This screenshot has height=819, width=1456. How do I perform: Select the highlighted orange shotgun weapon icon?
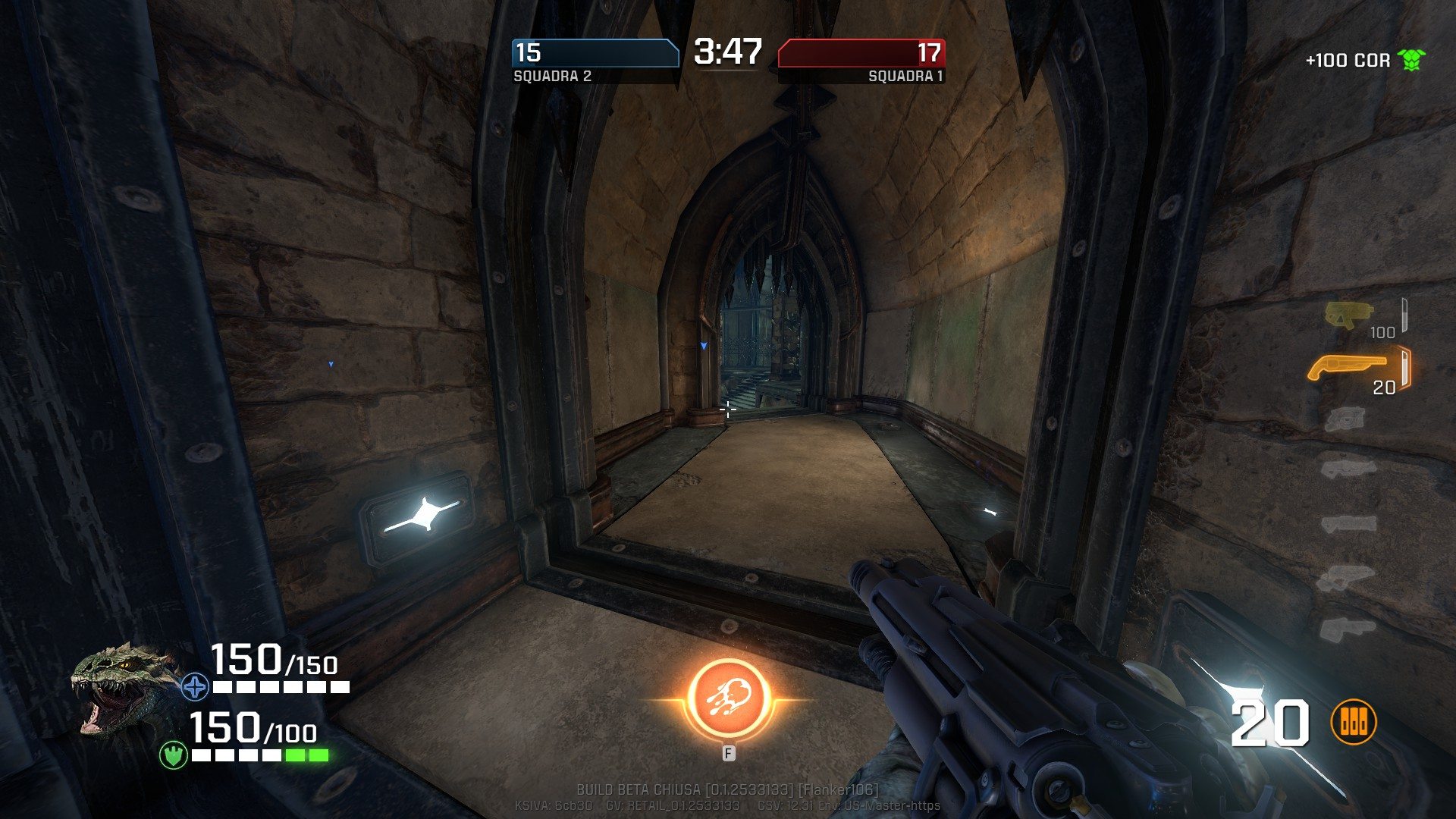(x=1348, y=367)
